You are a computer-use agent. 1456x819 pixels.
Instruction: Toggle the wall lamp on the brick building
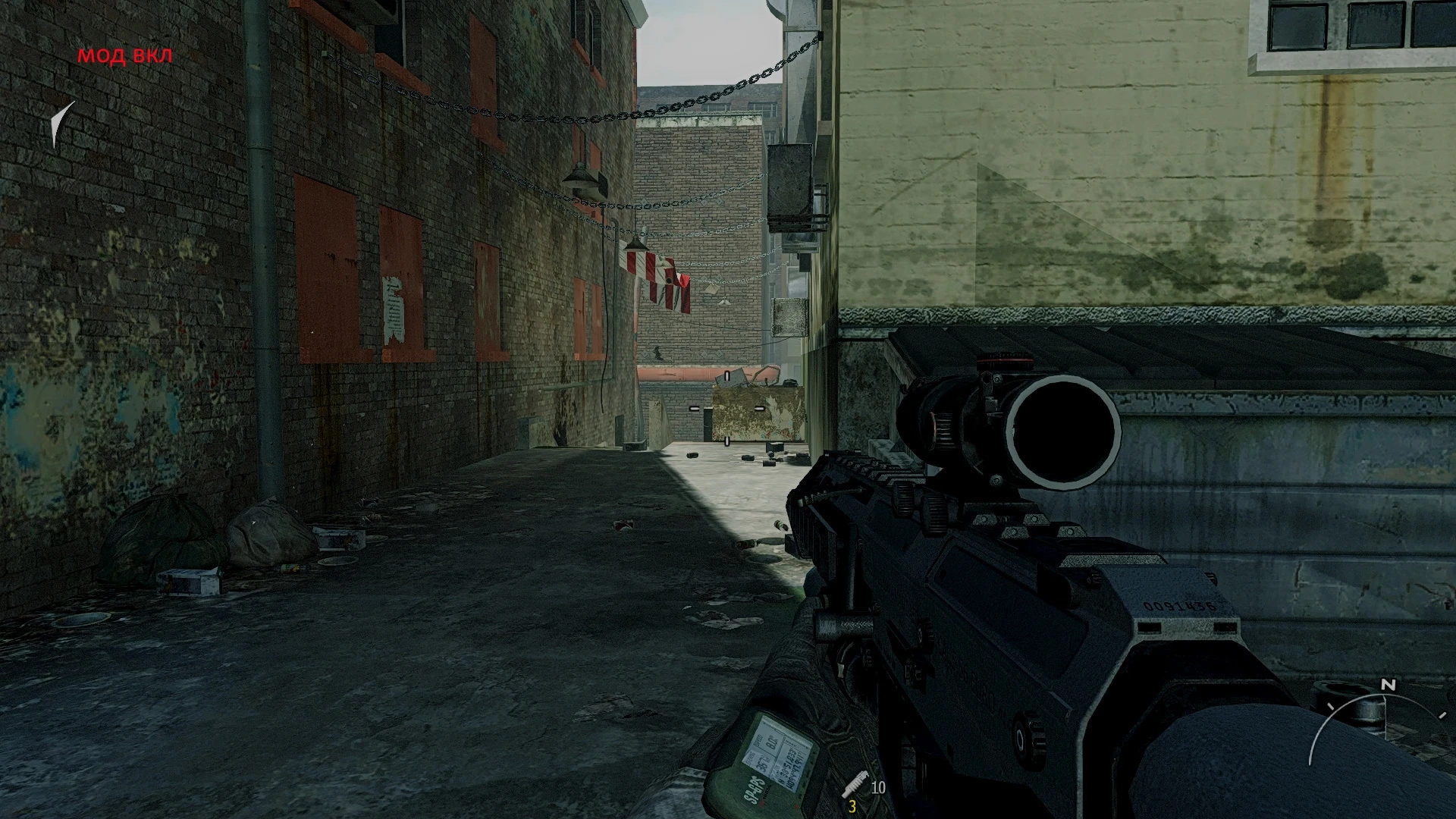[581, 180]
